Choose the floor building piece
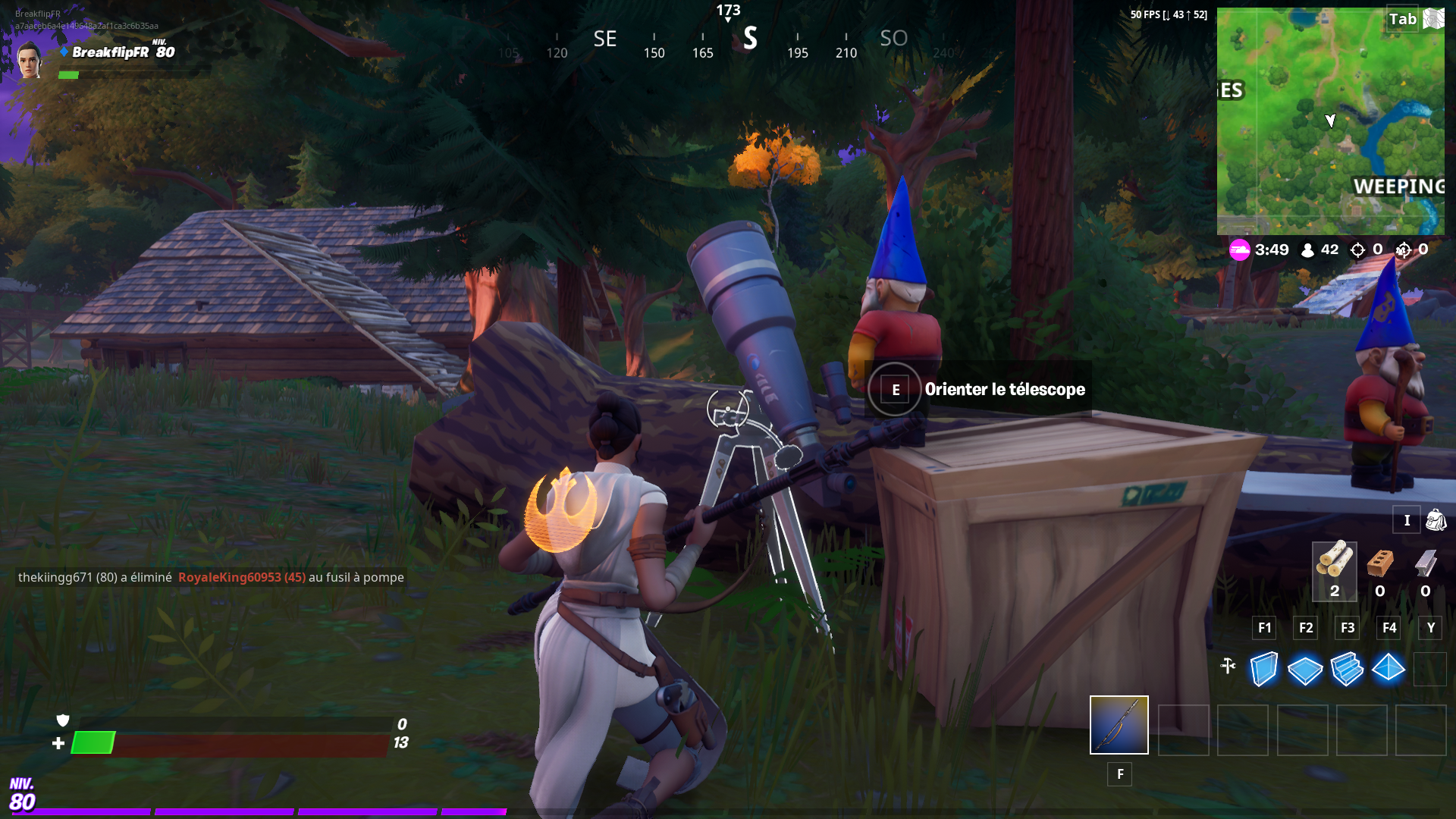Image resolution: width=1456 pixels, height=819 pixels. click(1305, 670)
